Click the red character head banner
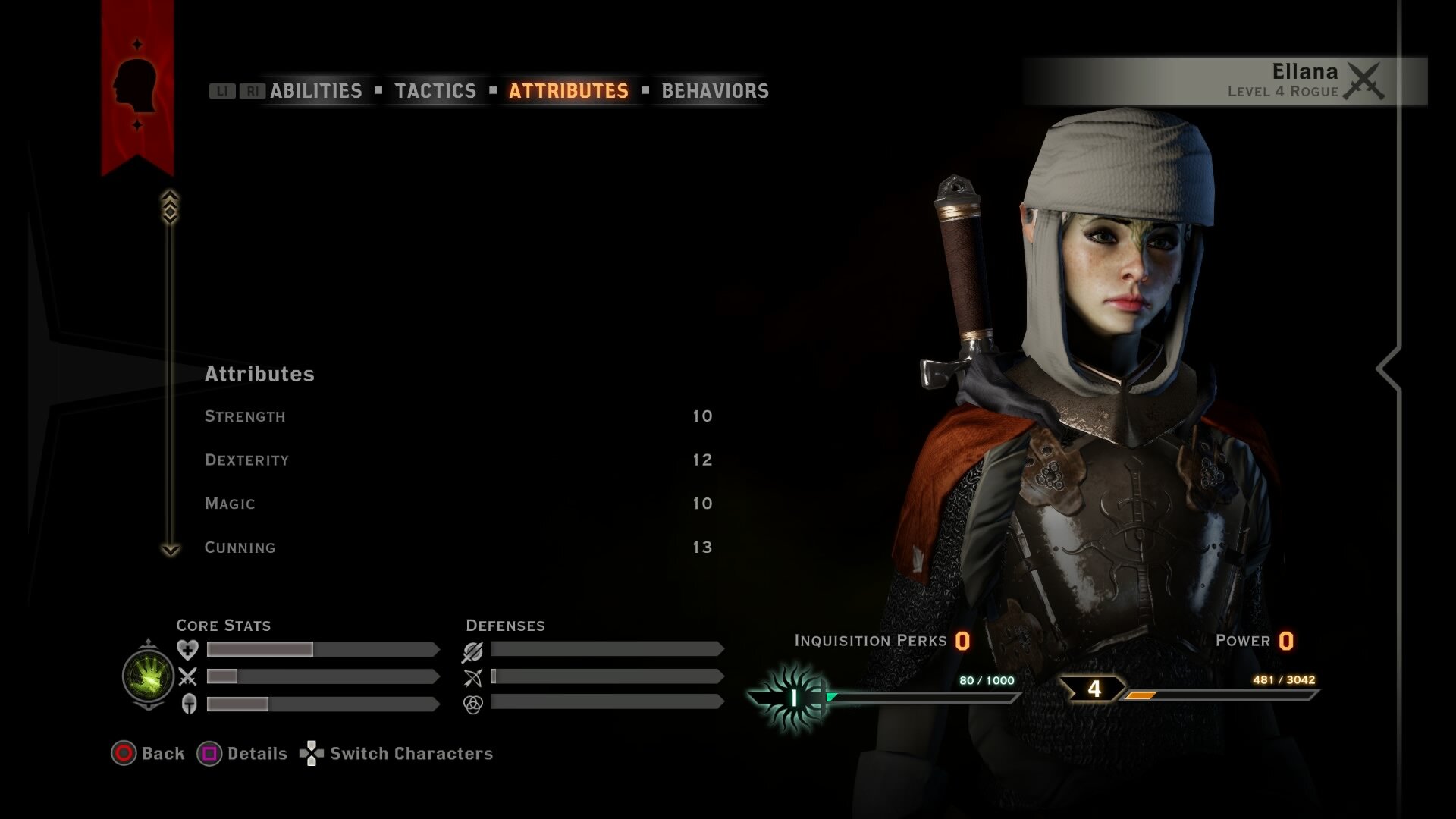 [137, 85]
